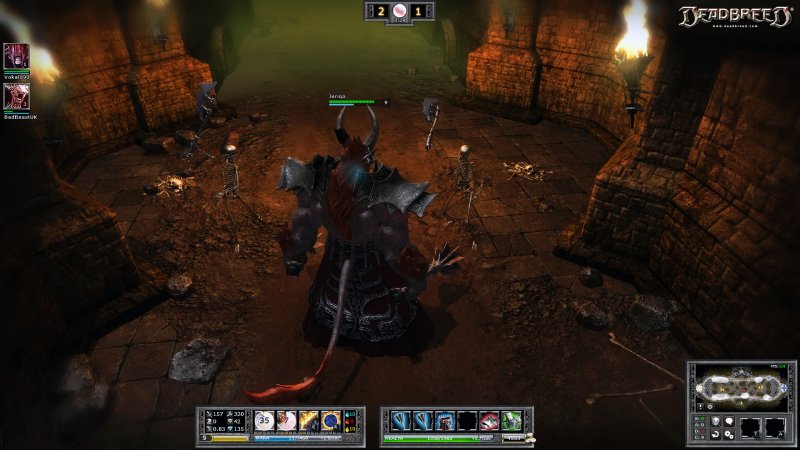
Task: Activate the ability showing a 35 cooldown
Action: (265, 421)
